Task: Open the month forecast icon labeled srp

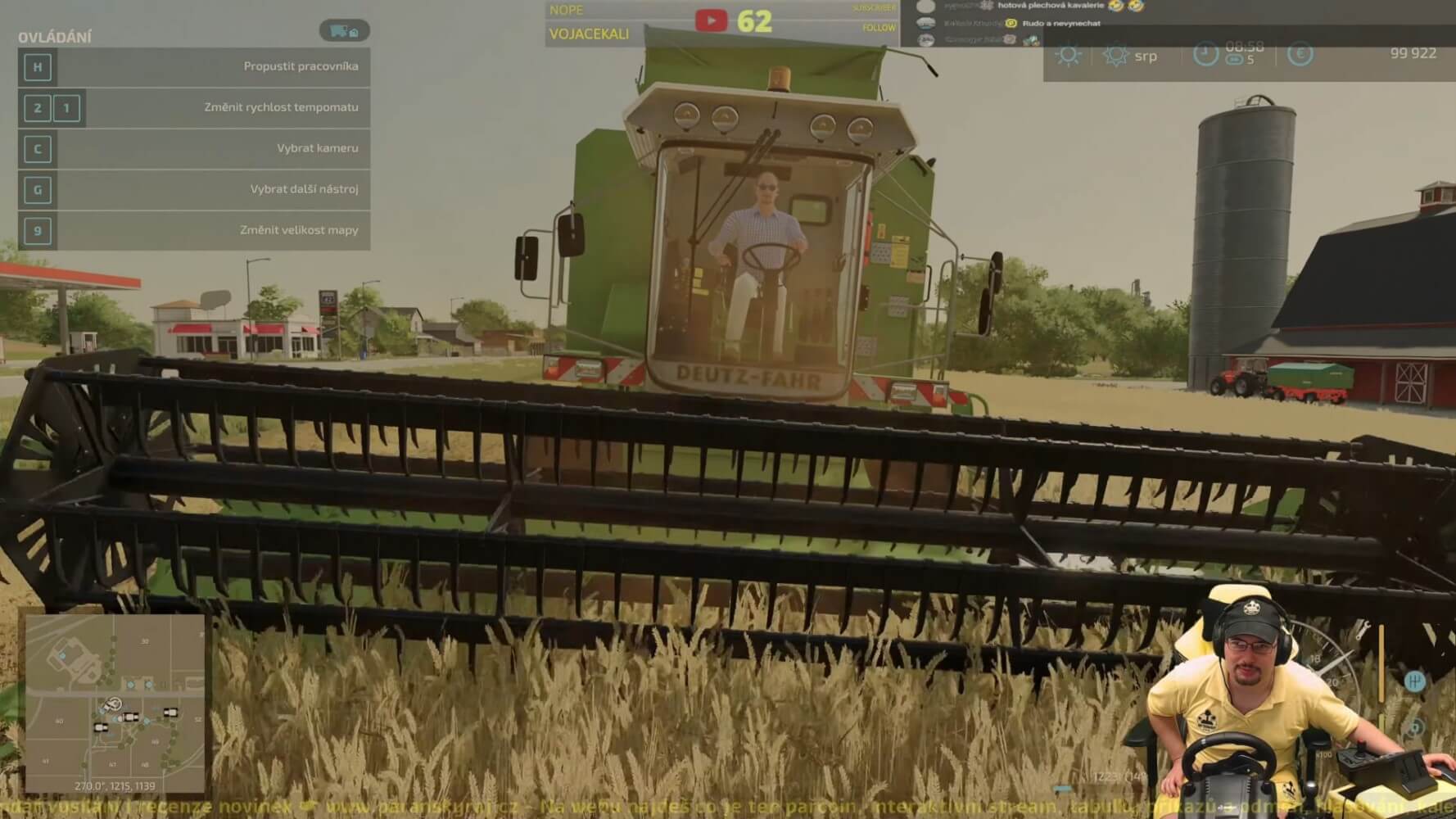Action: point(1115,55)
